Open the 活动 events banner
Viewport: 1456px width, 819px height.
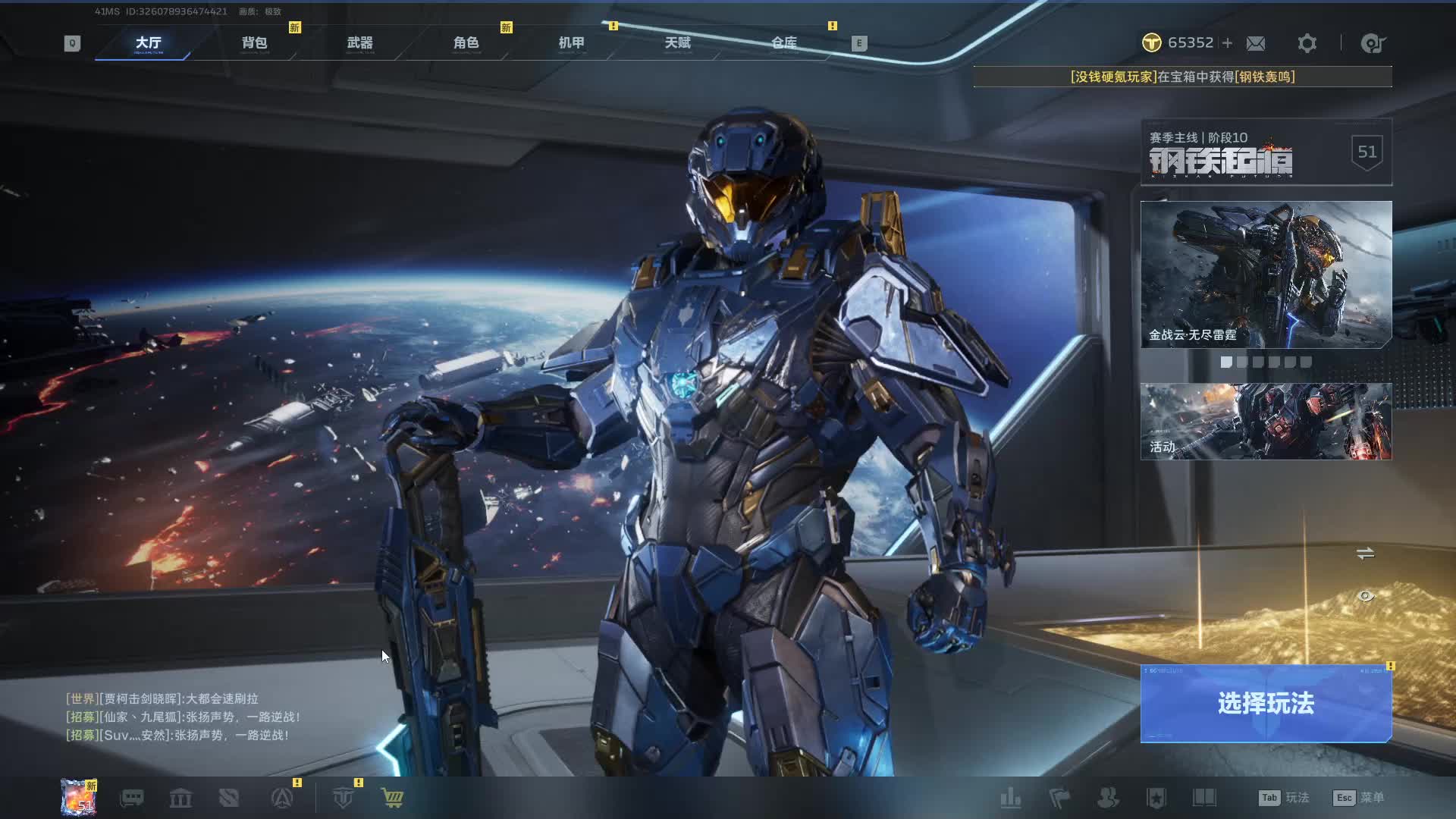point(1266,421)
